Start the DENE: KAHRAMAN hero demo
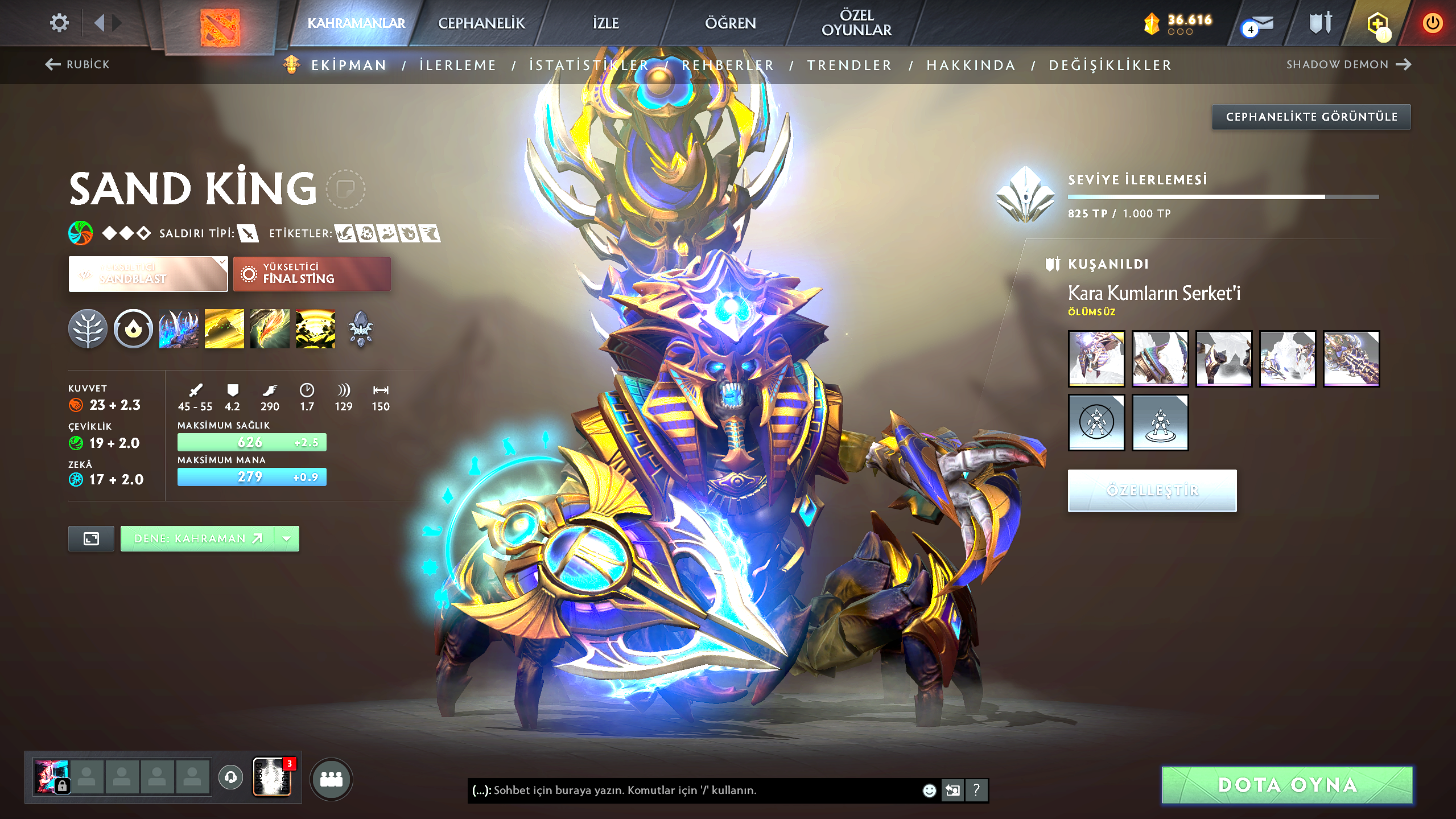 pyautogui.click(x=197, y=538)
